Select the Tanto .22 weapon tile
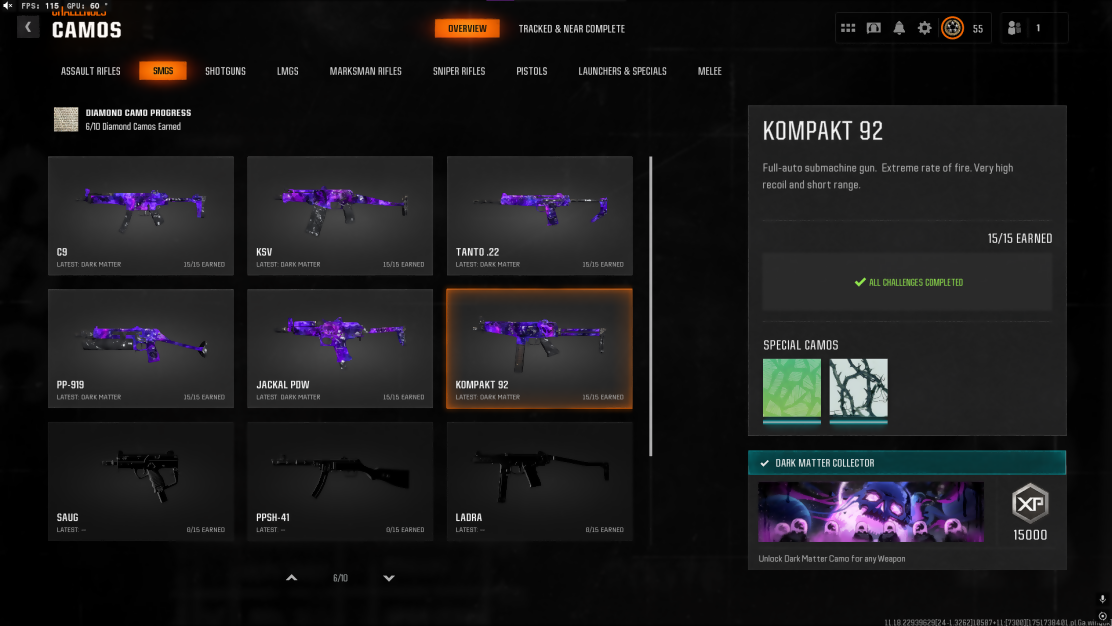Image resolution: width=1112 pixels, height=626 pixels. coord(539,215)
